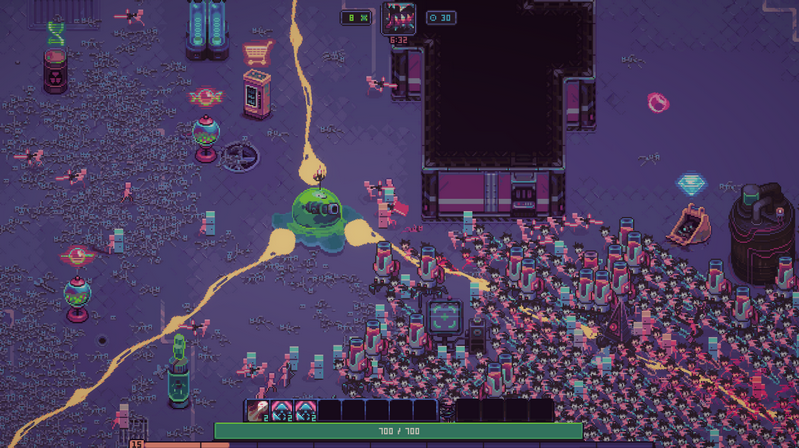Image resolution: width=799 pixels, height=448 pixels.
Task: Select the first hotbar weapon slot
Action: (257, 410)
